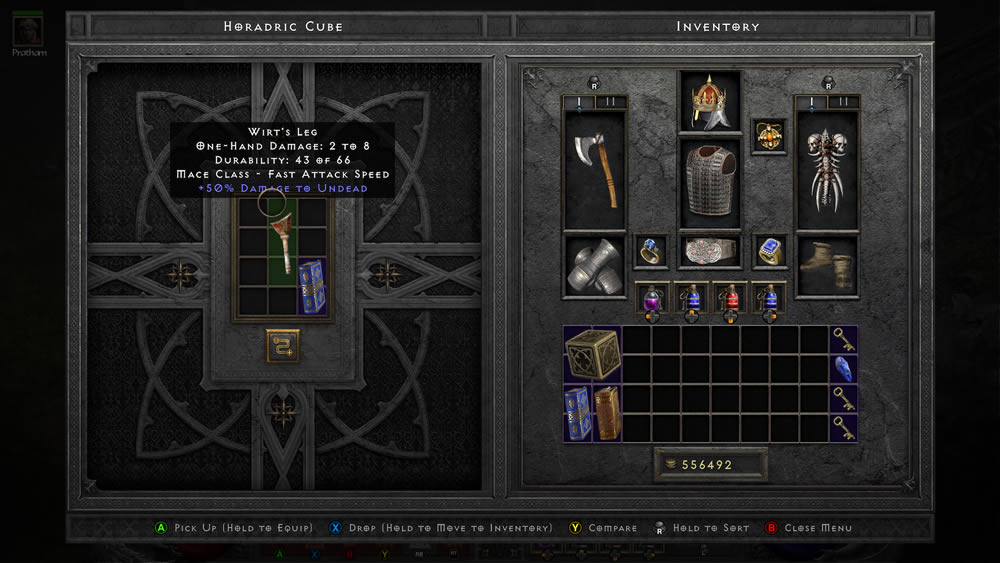Choose the ring slot beside the boots
Viewport: 1000px width, 563px height.
(769, 252)
